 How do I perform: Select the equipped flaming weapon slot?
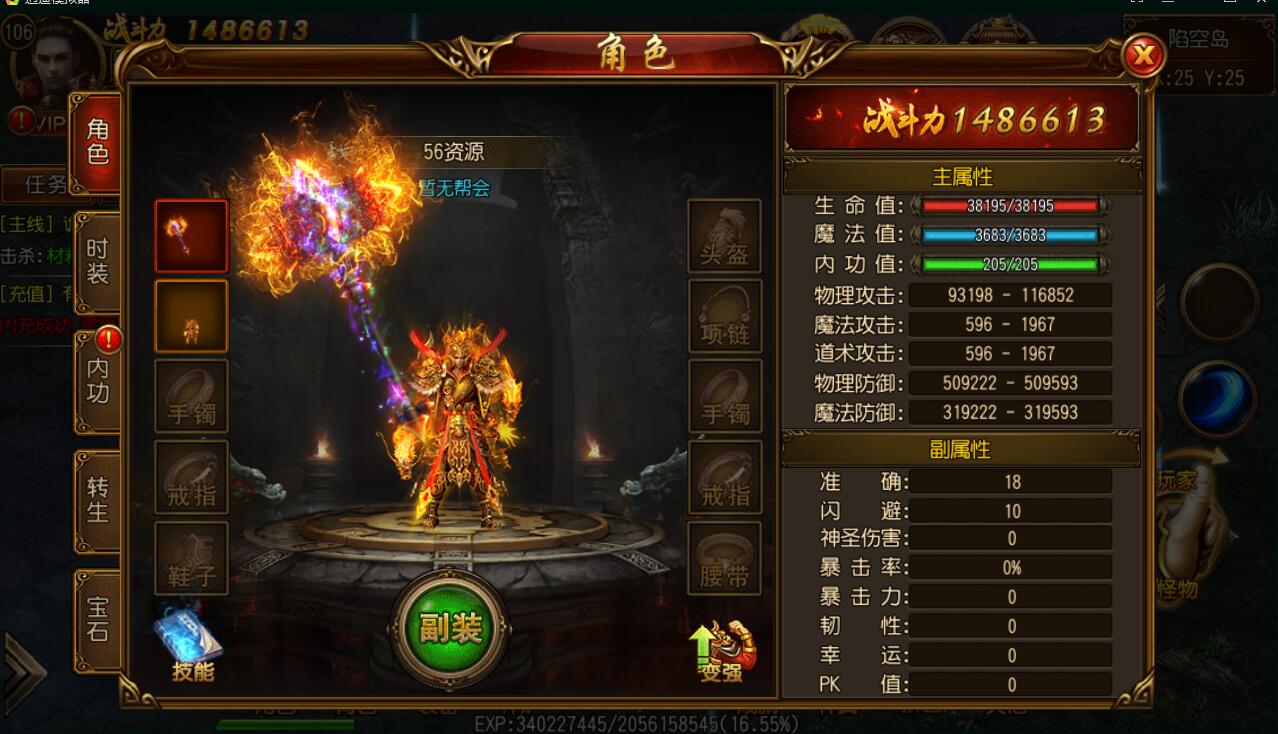tap(191, 236)
